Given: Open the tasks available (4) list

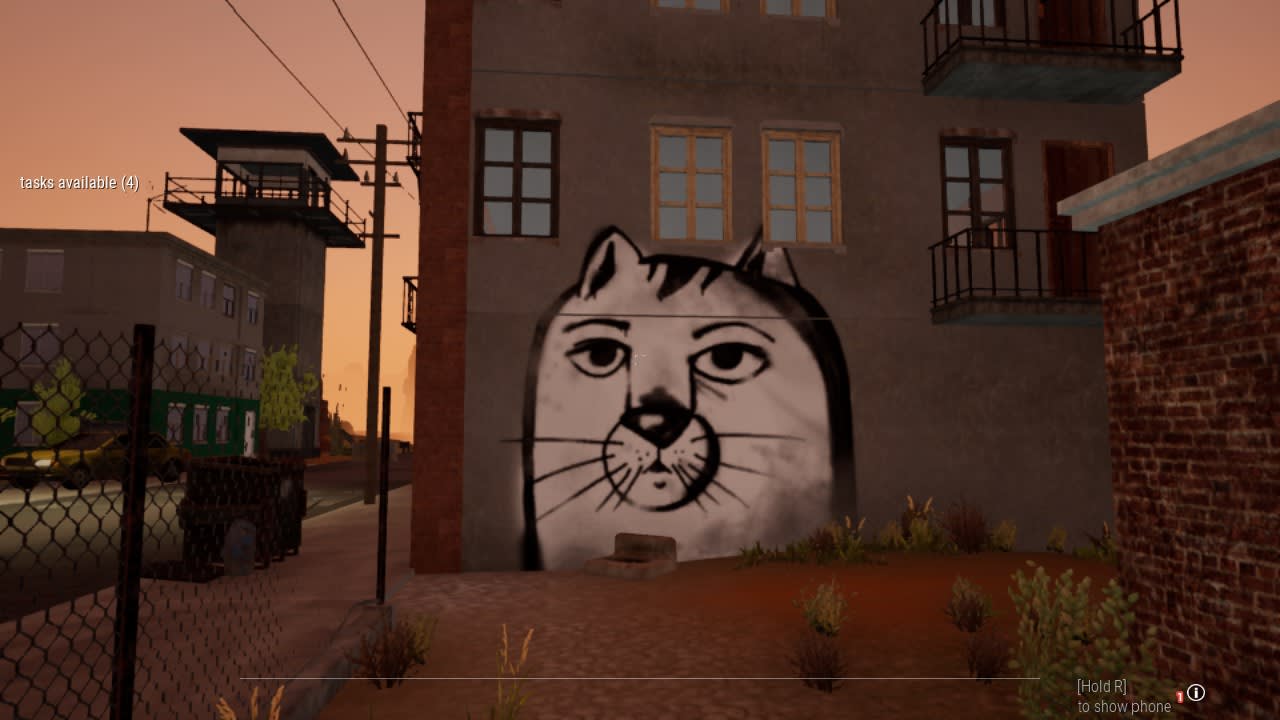Looking at the screenshot, I should pos(80,183).
